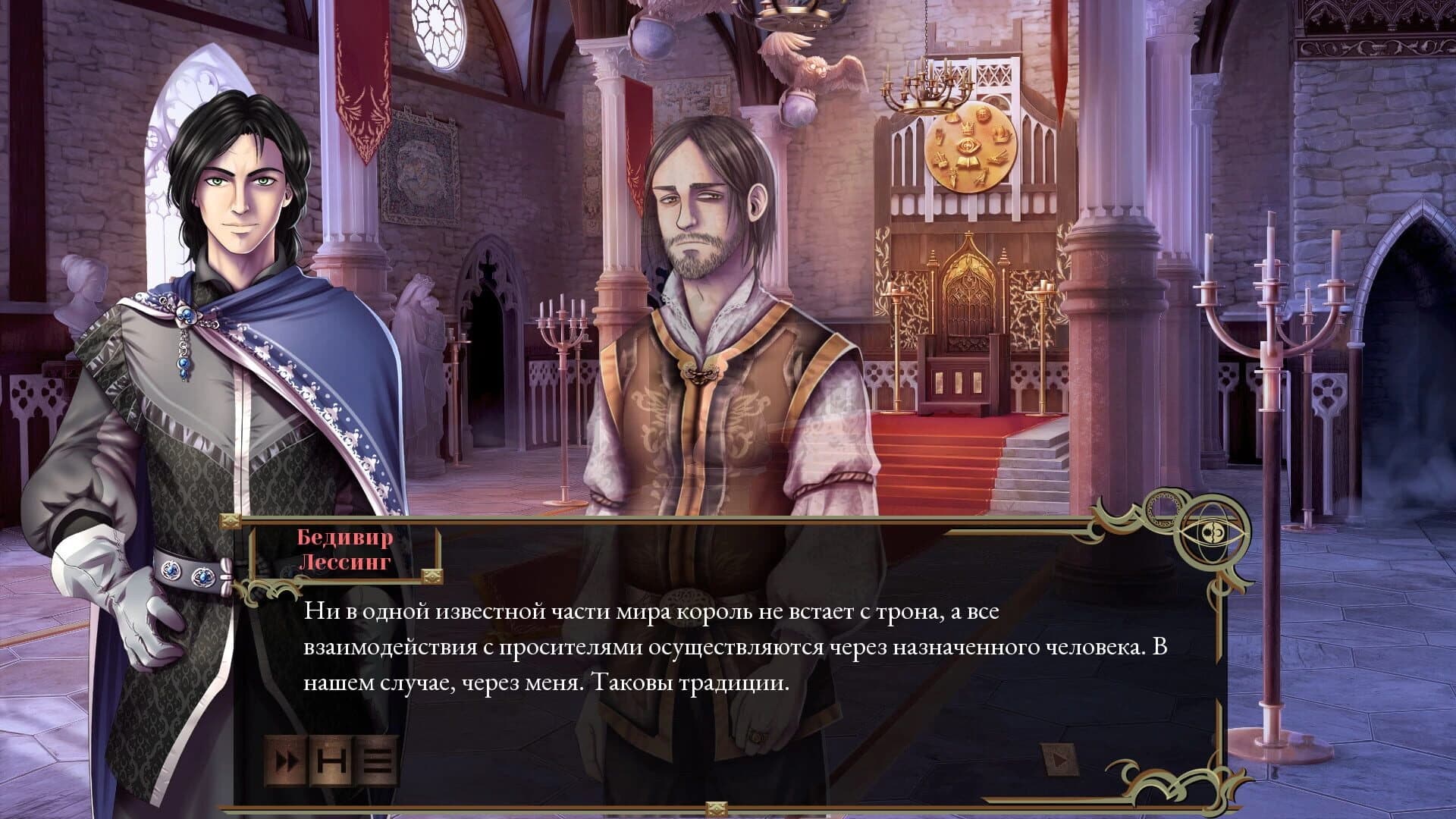Click the gear ornament beside the eye emblem
Screen dimensions: 1456x819
click(x=1163, y=510)
